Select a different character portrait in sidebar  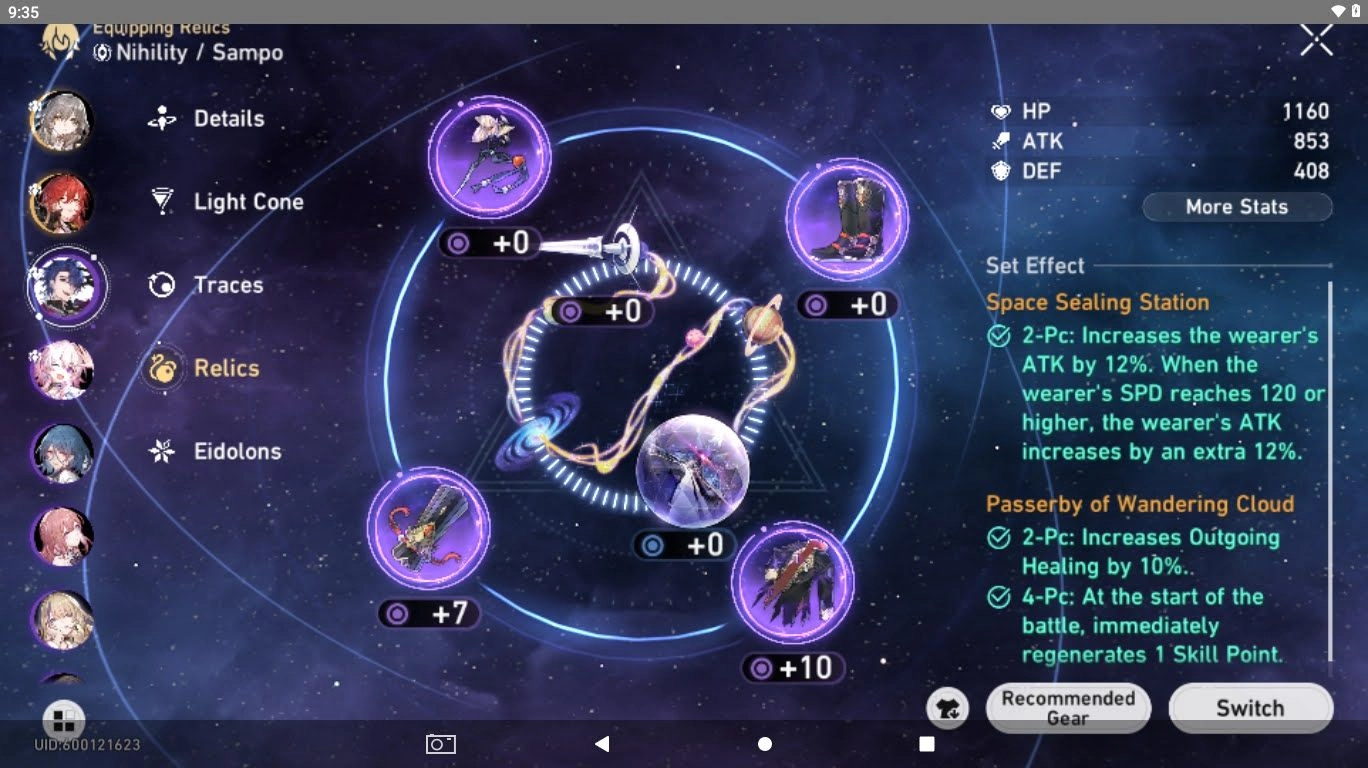tap(62, 120)
